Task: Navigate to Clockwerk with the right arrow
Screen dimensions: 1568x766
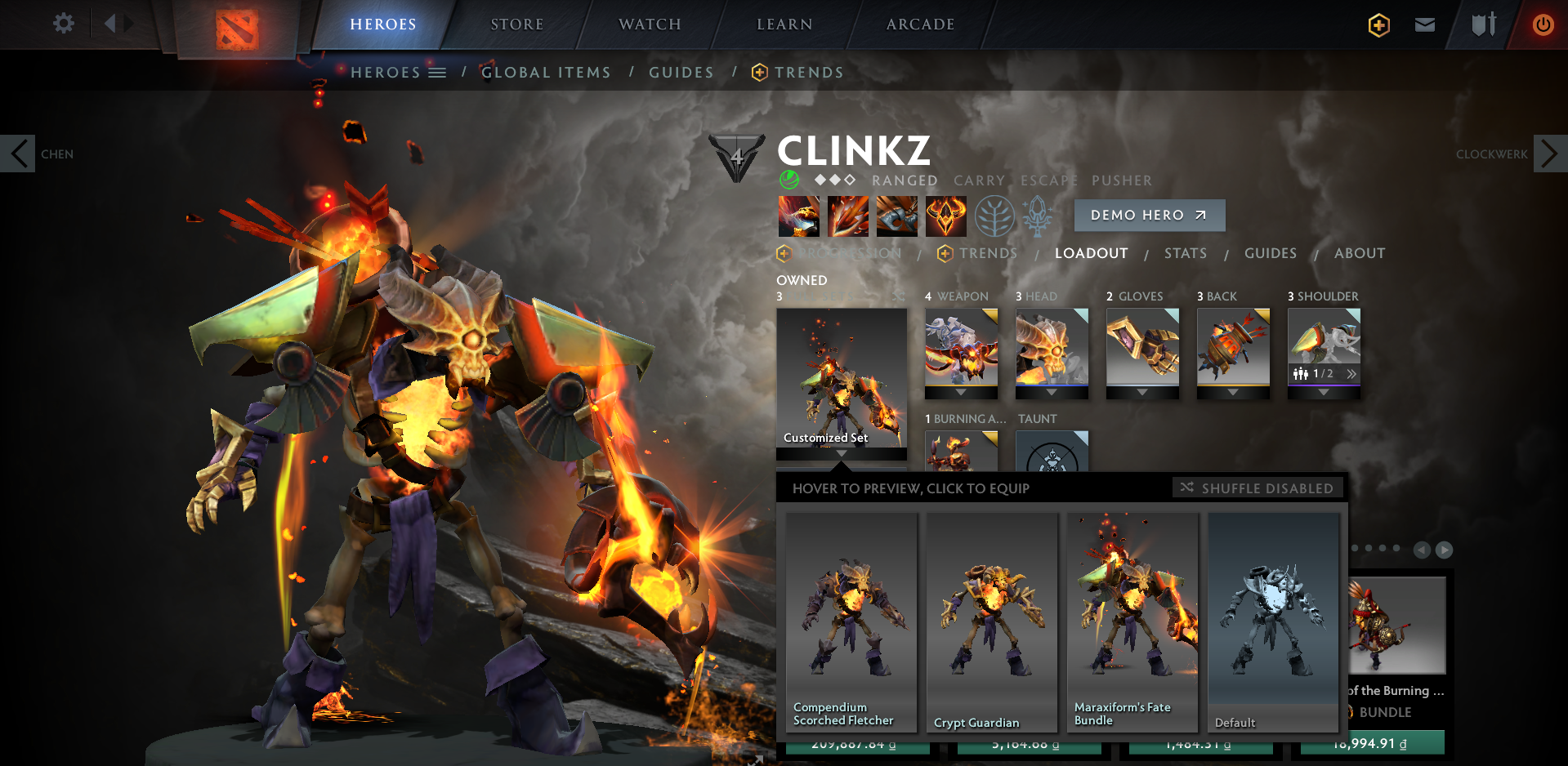Action: pyautogui.click(x=1549, y=153)
